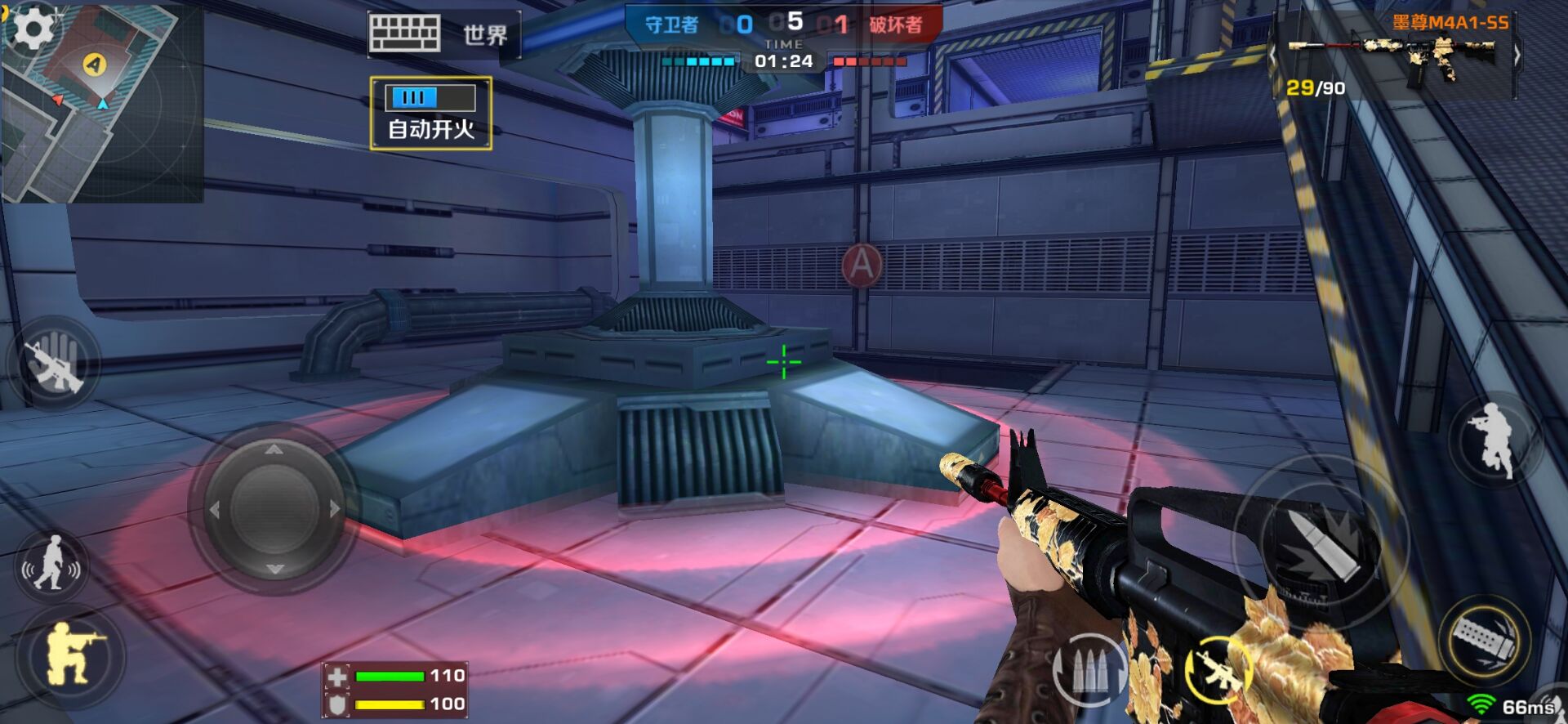Tap the crouch stance button
Image resolution: width=1568 pixels, height=724 pixels.
pyautogui.click(x=72, y=654)
